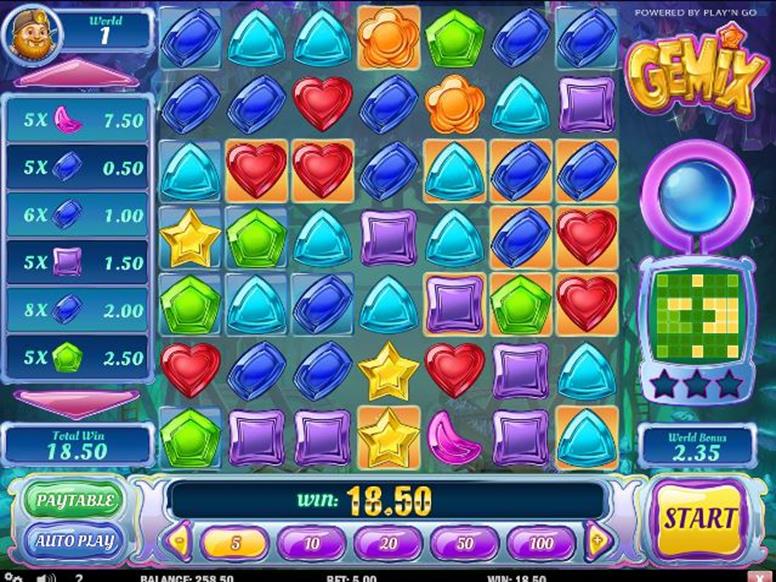The image size is (776, 582).
Task: Pick the 50 bet amount
Action: click(x=464, y=543)
